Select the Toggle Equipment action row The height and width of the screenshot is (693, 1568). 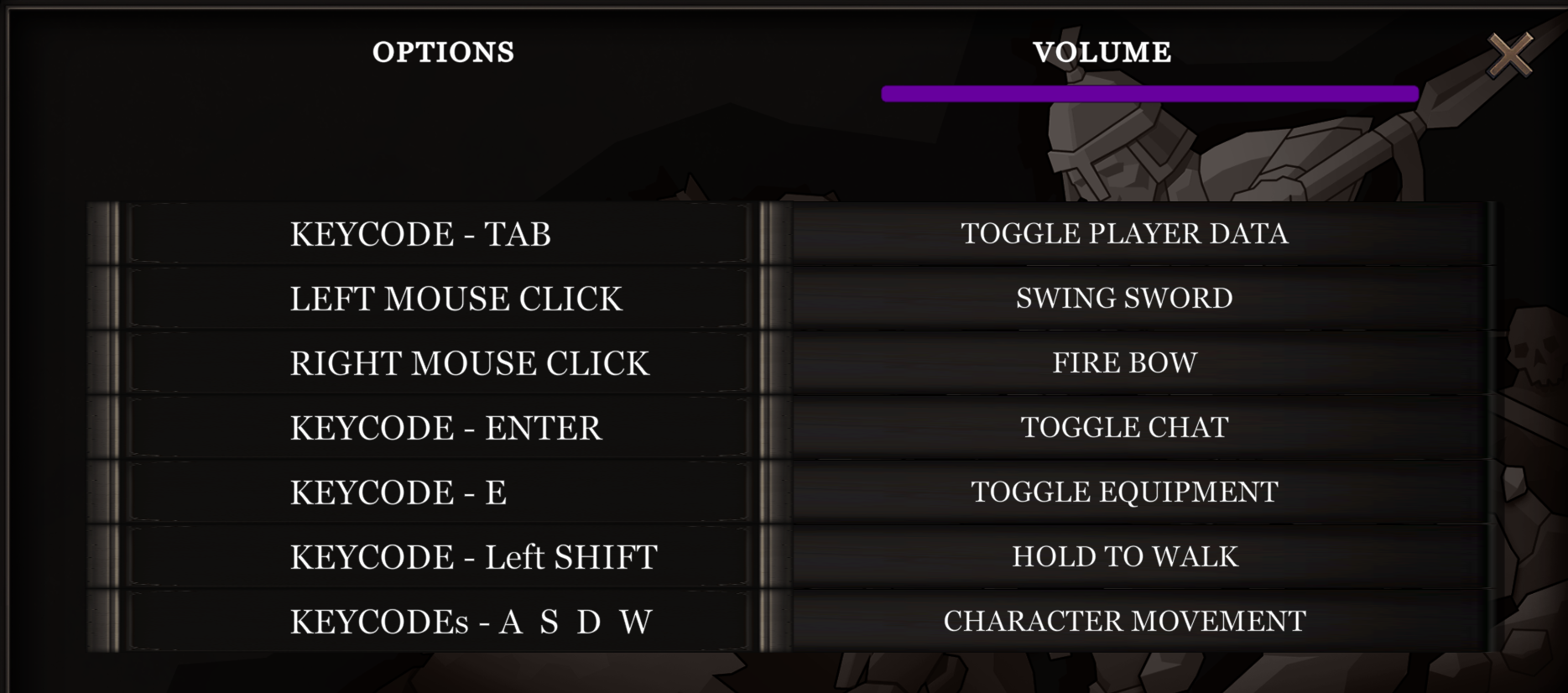[x=1124, y=492]
